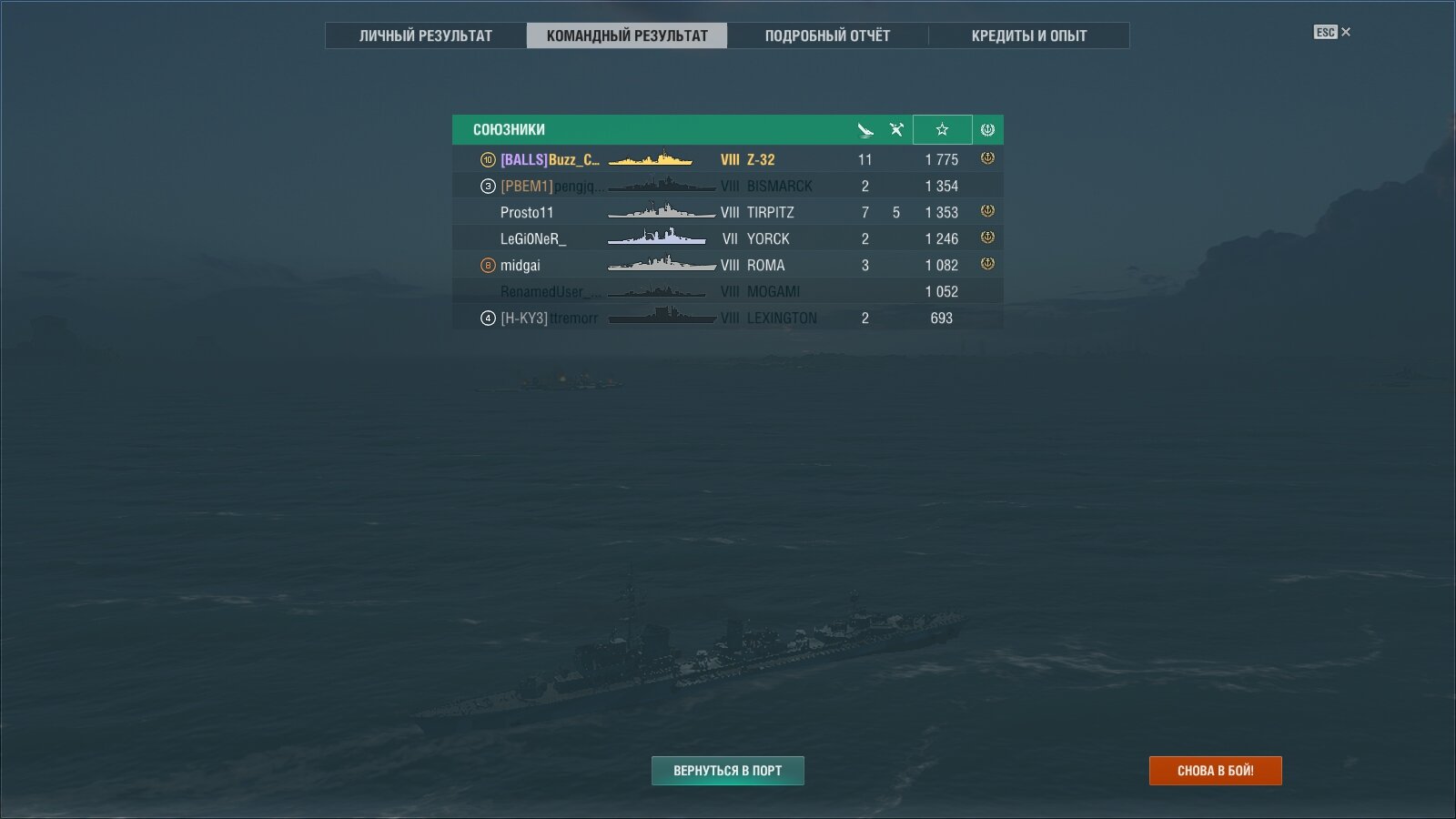Select LeGi0NeR_ player row with Yorck
Viewport: 1456px width, 819px height.
727,238
